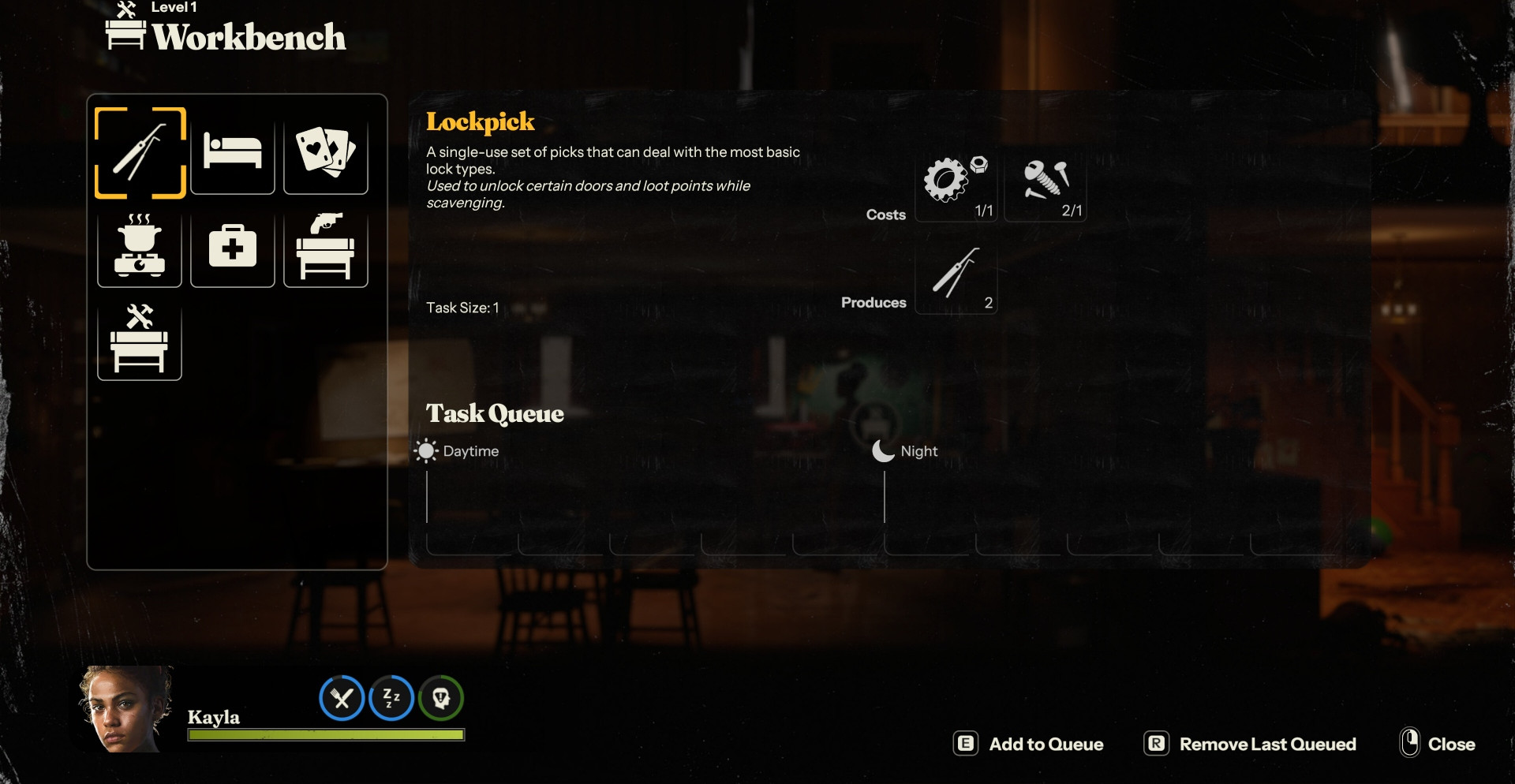Click Kayla's character portrait

tap(125, 709)
